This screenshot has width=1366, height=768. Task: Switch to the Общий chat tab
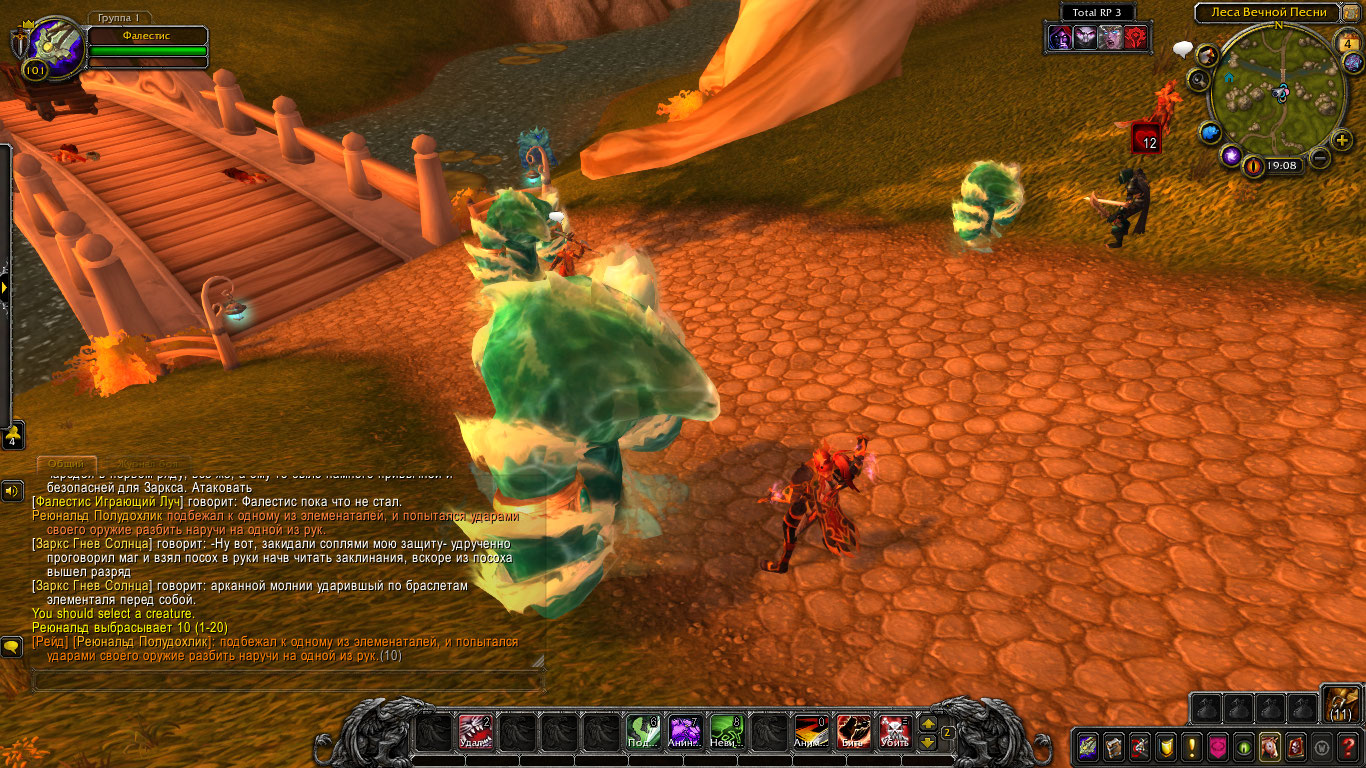pyautogui.click(x=66, y=463)
